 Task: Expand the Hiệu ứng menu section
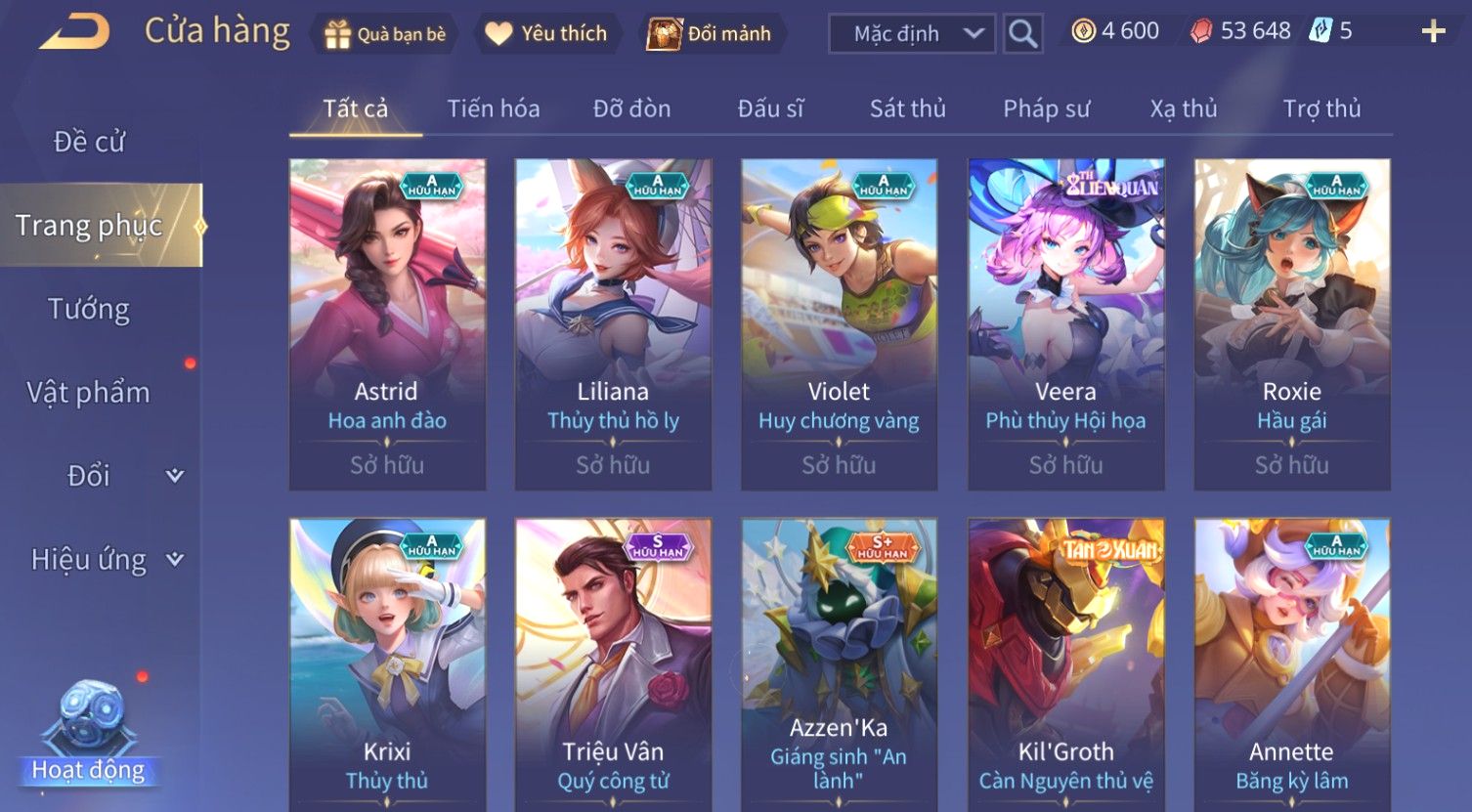[x=106, y=560]
